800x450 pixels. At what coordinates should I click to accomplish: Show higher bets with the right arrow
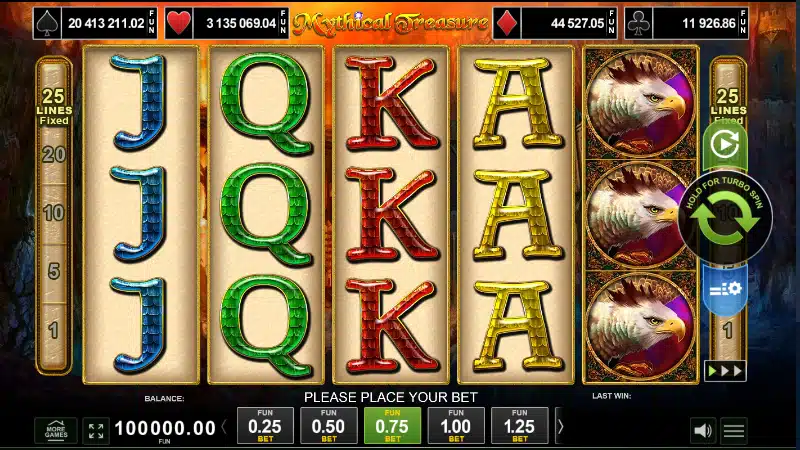pos(558,427)
